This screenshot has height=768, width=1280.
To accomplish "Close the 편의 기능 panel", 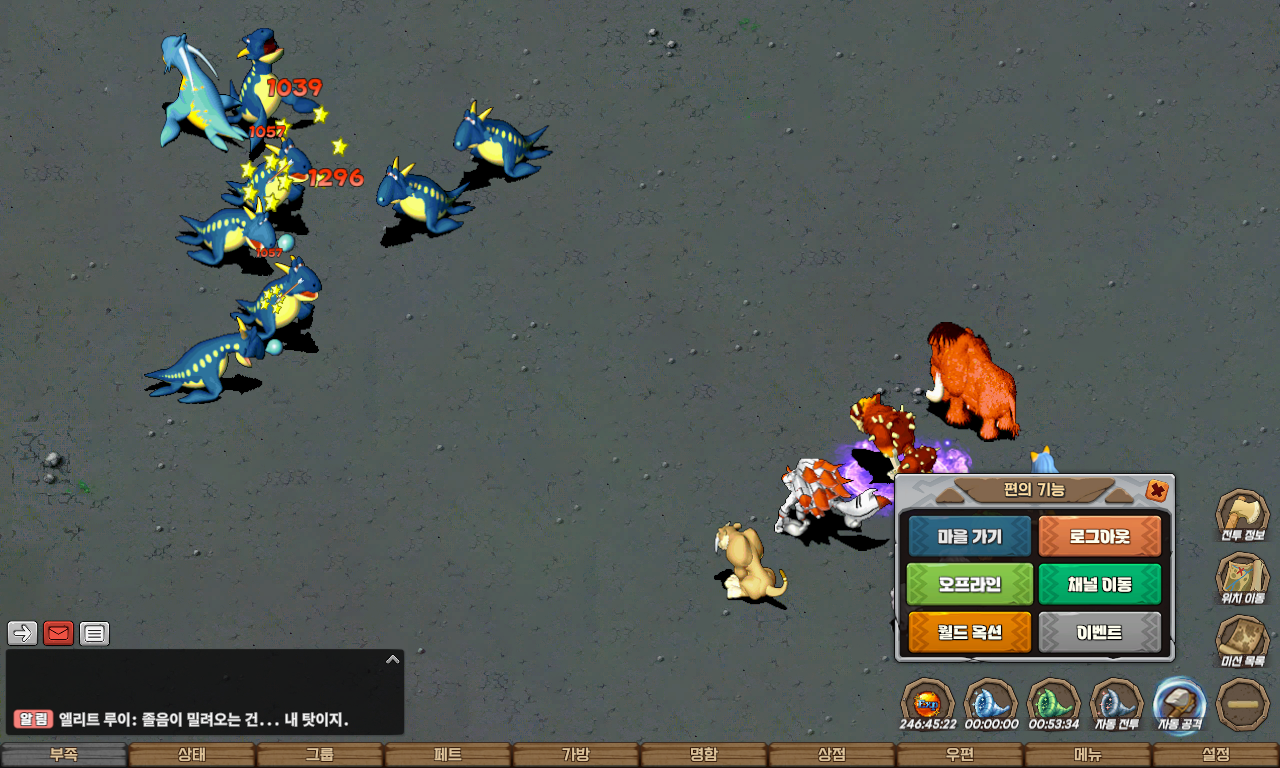I will [x=1157, y=490].
